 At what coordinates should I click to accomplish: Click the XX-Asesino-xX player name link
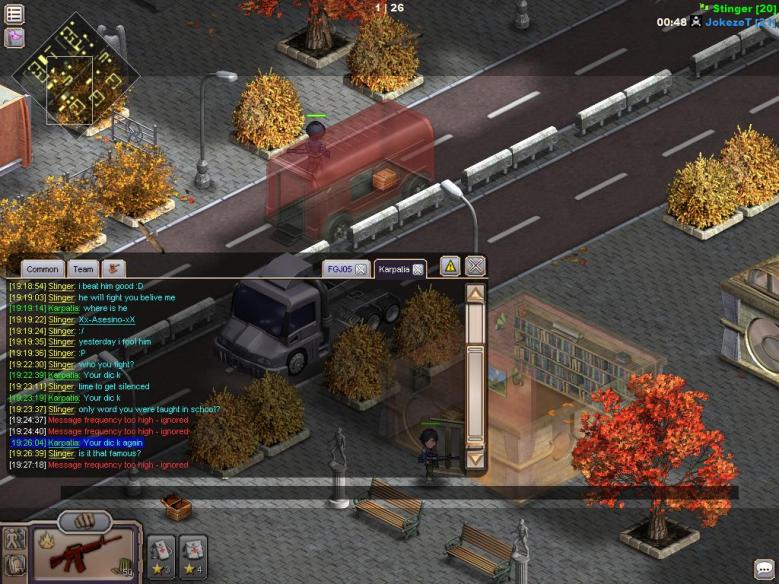click(x=106, y=320)
